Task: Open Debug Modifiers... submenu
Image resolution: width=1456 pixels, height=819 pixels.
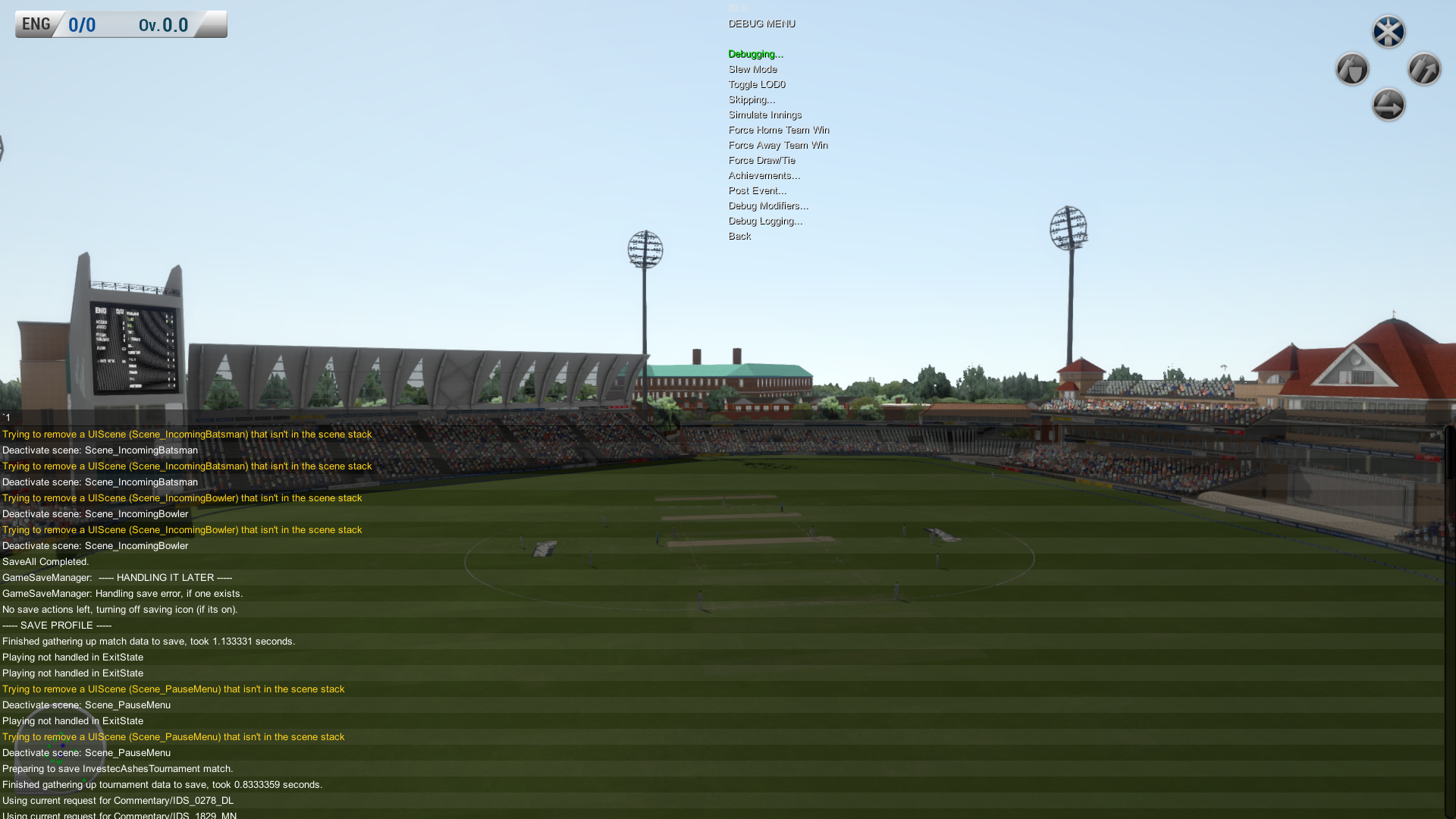Action: (768, 206)
